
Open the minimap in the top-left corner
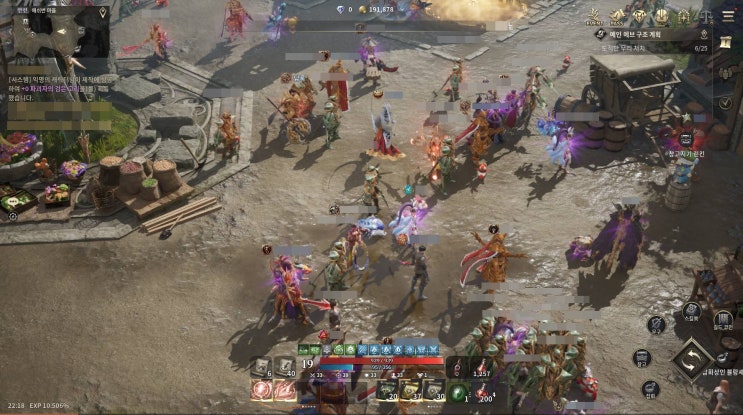tap(55, 34)
